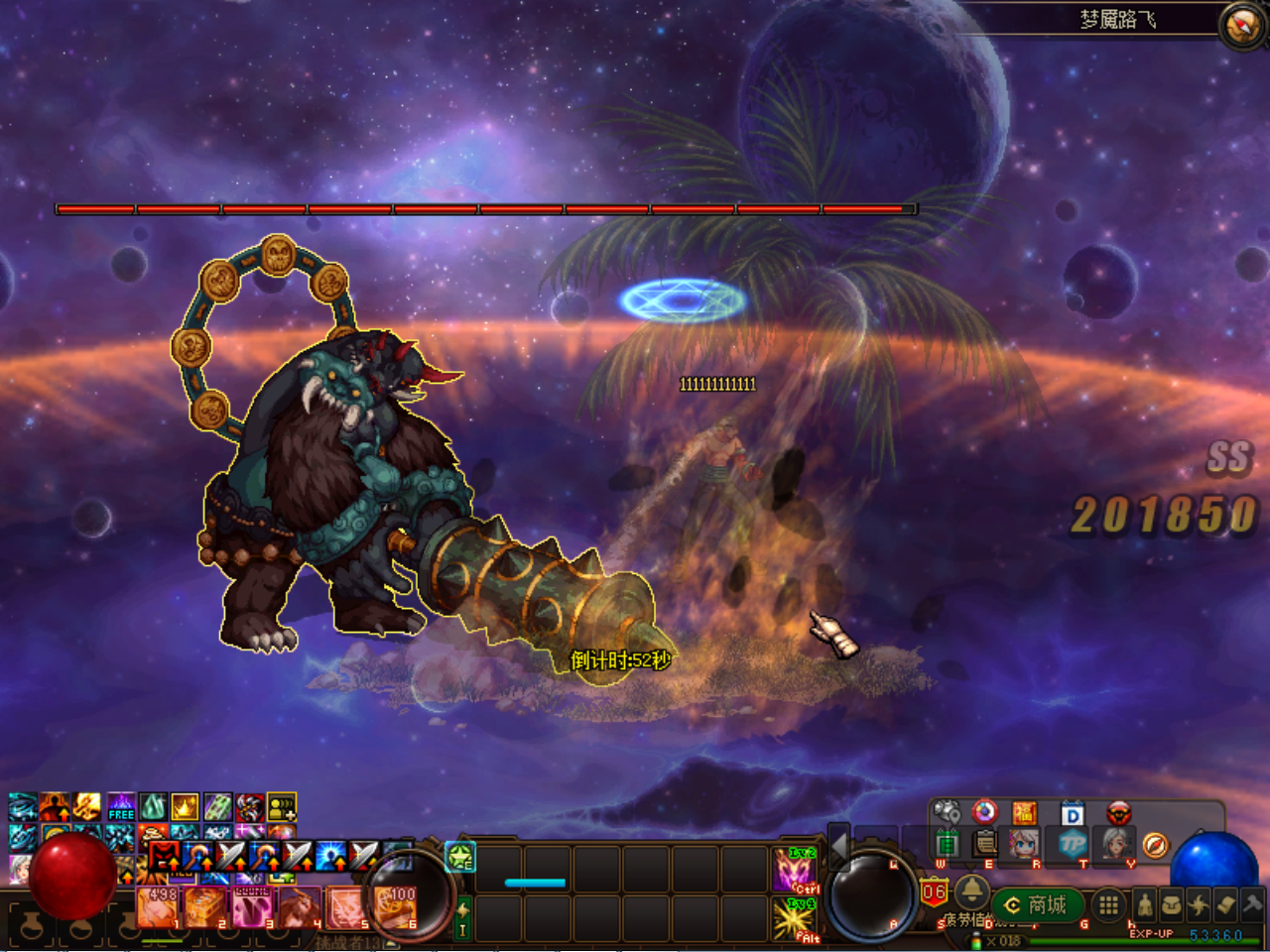
Task: Use the treasure chest item in slot 2
Action: click(205, 907)
